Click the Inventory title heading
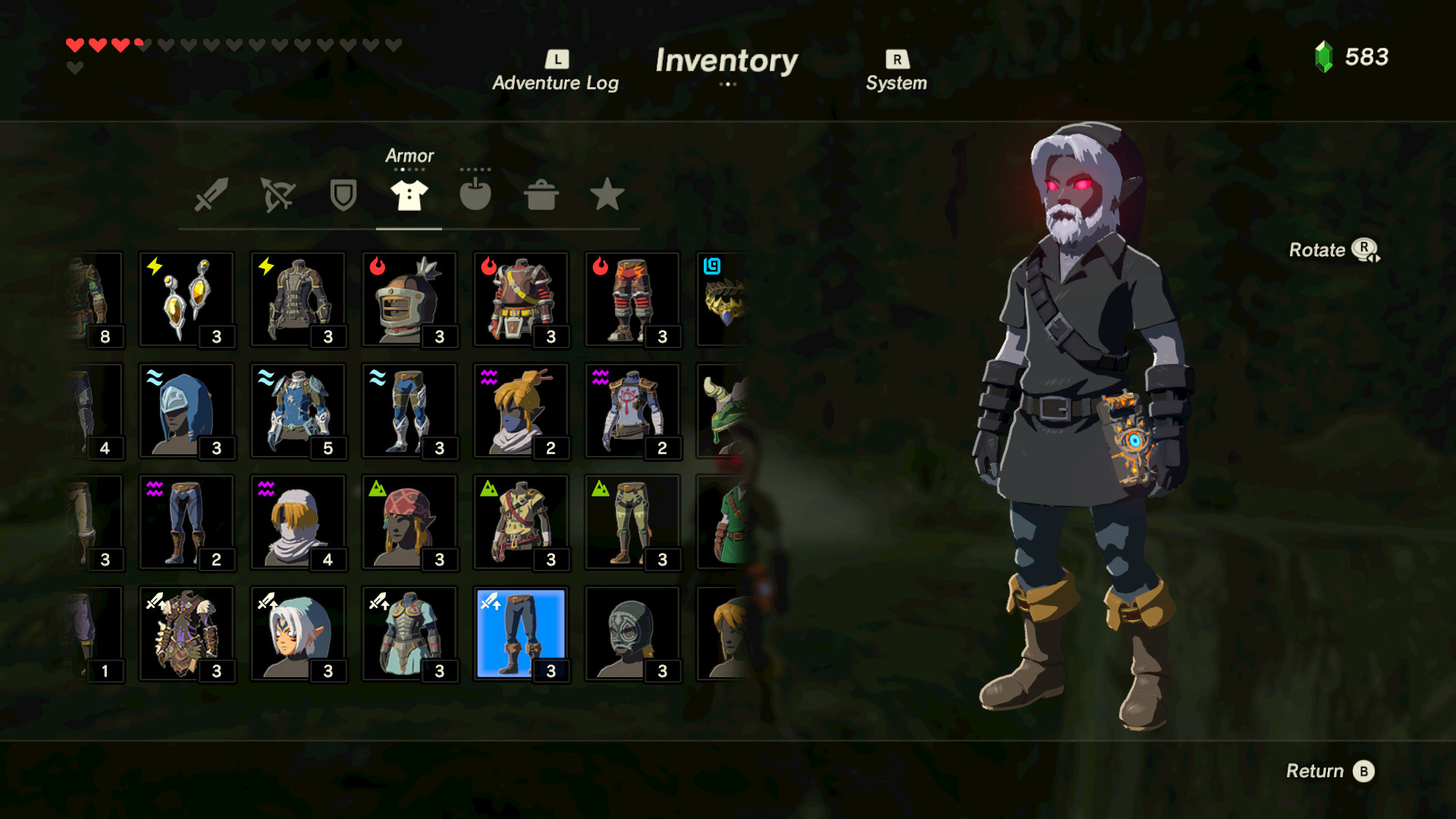The width and height of the screenshot is (1456, 819). click(x=727, y=62)
